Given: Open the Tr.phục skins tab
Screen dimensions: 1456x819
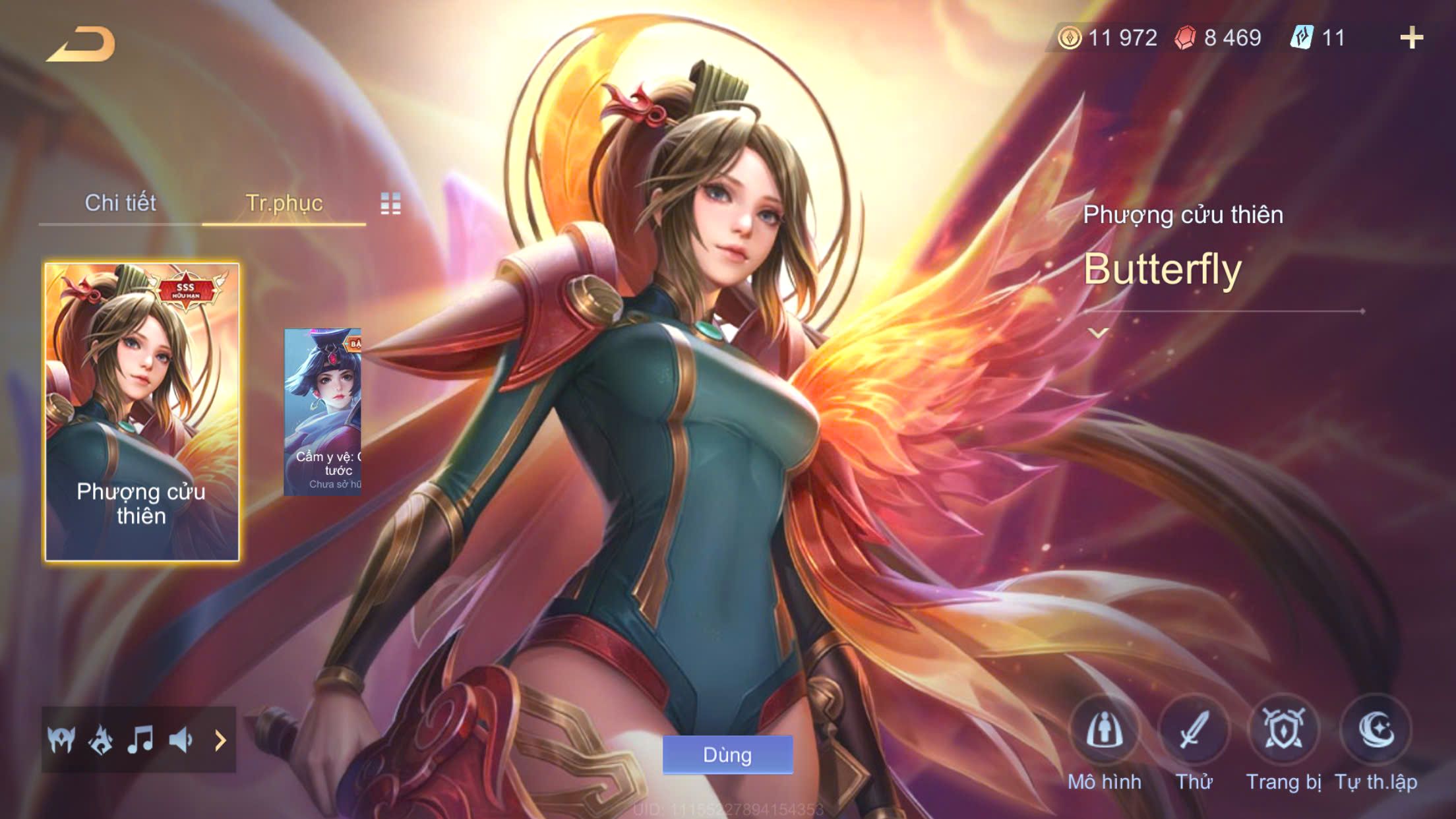Looking at the screenshot, I should click(284, 203).
